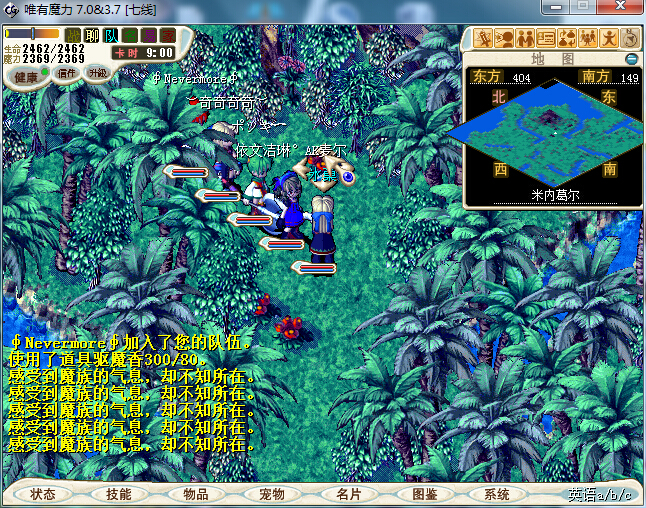Toggle the 聊 chat mode switch
Screen dimensions: 646x508
coord(92,36)
